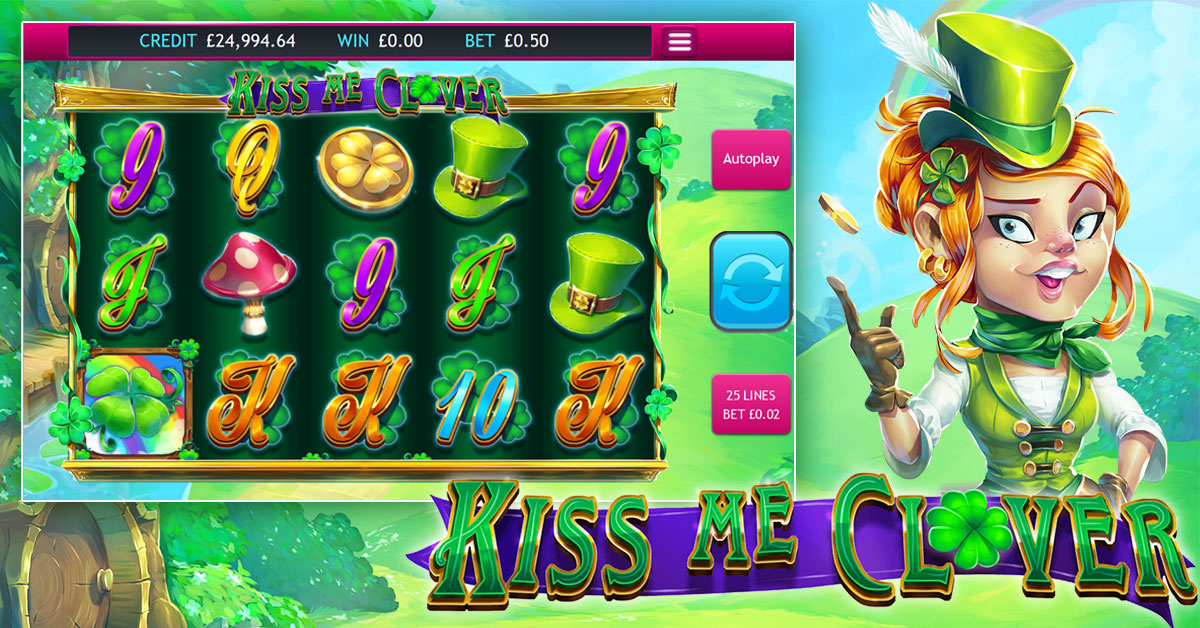1200x628 pixels.
Task: Open the hamburger menu
Action: pyautogui.click(x=680, y=42)
